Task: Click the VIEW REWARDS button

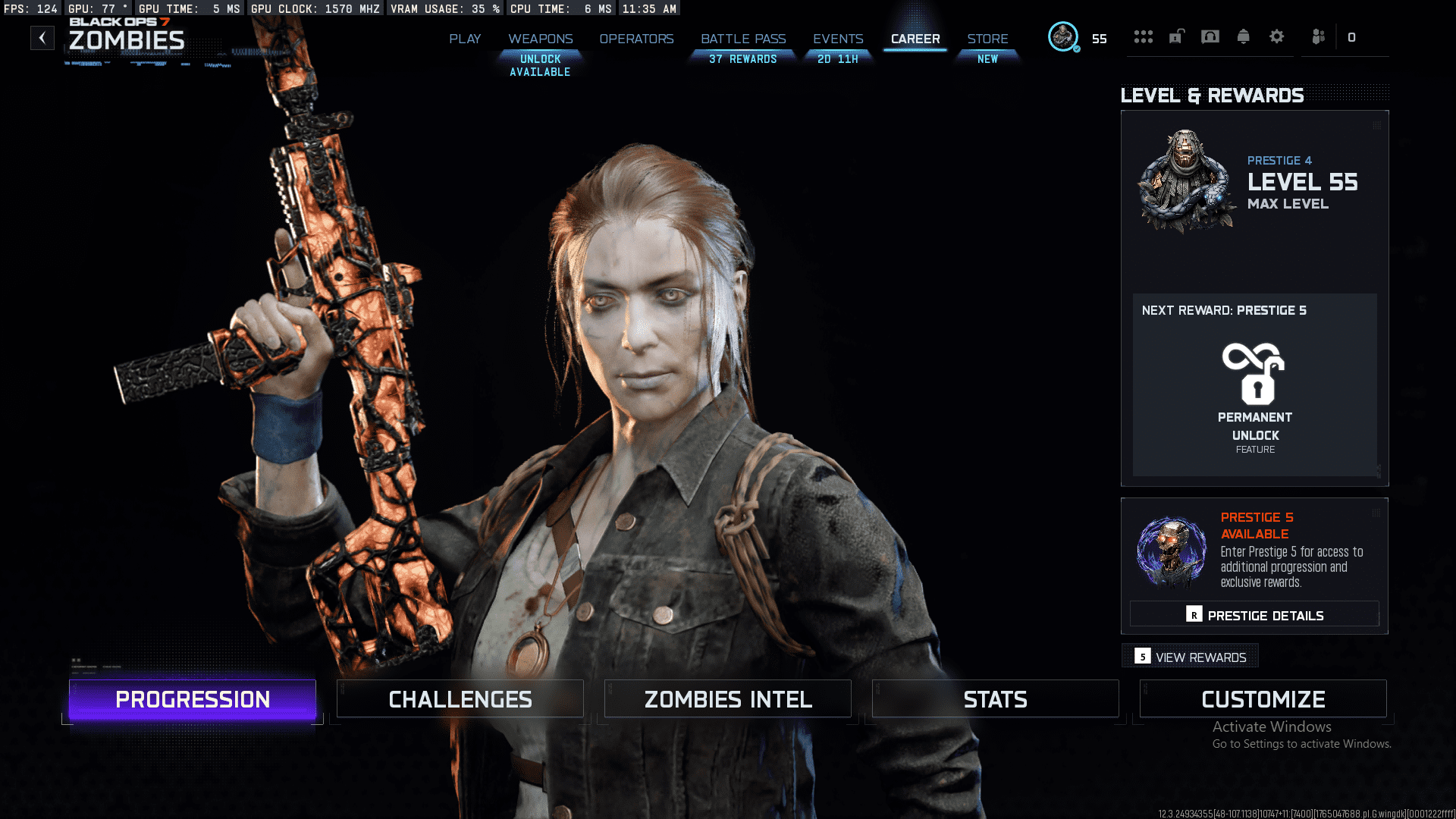Action: coord(1190,657)
